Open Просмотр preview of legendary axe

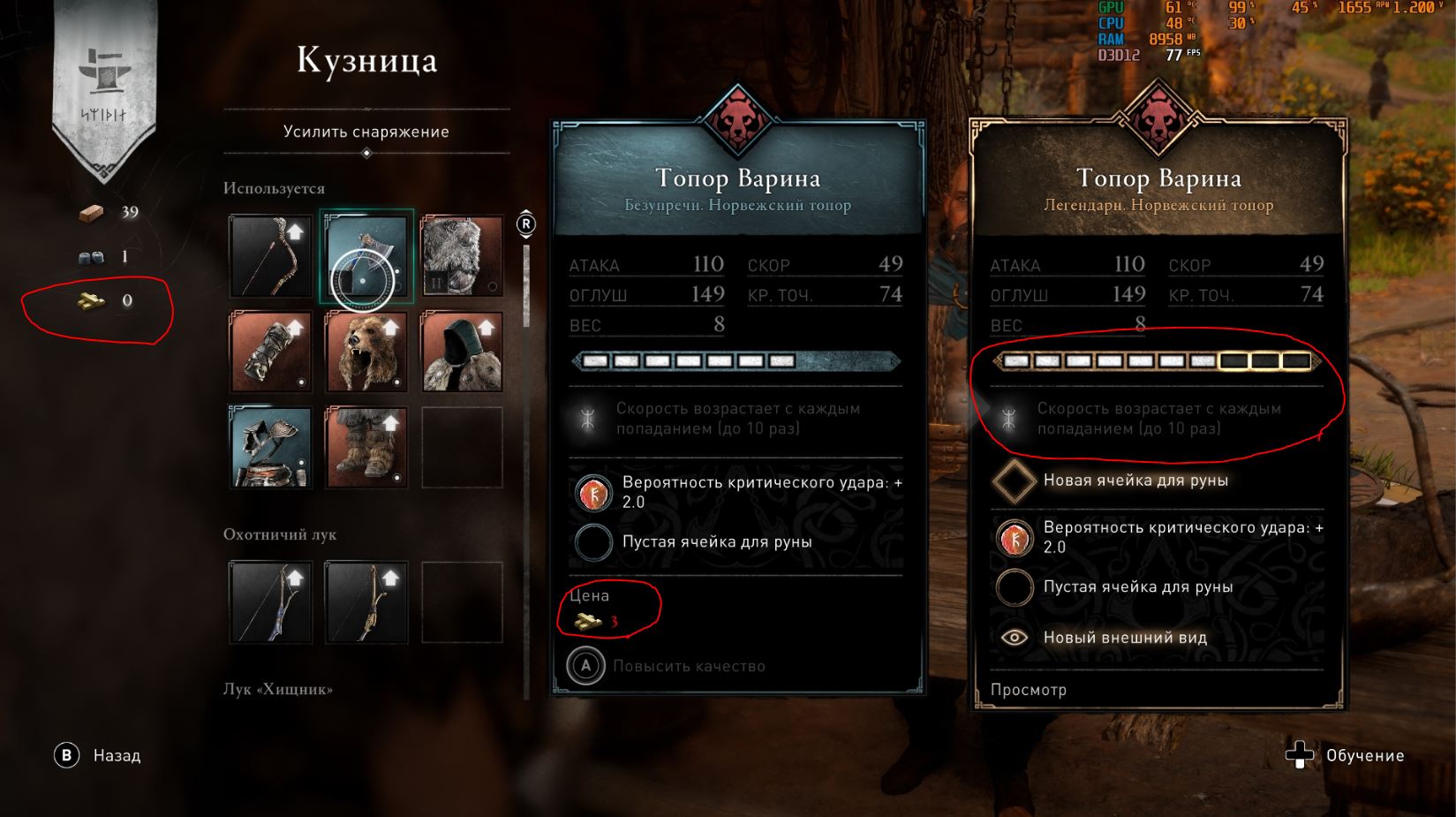pos(1028,690)
